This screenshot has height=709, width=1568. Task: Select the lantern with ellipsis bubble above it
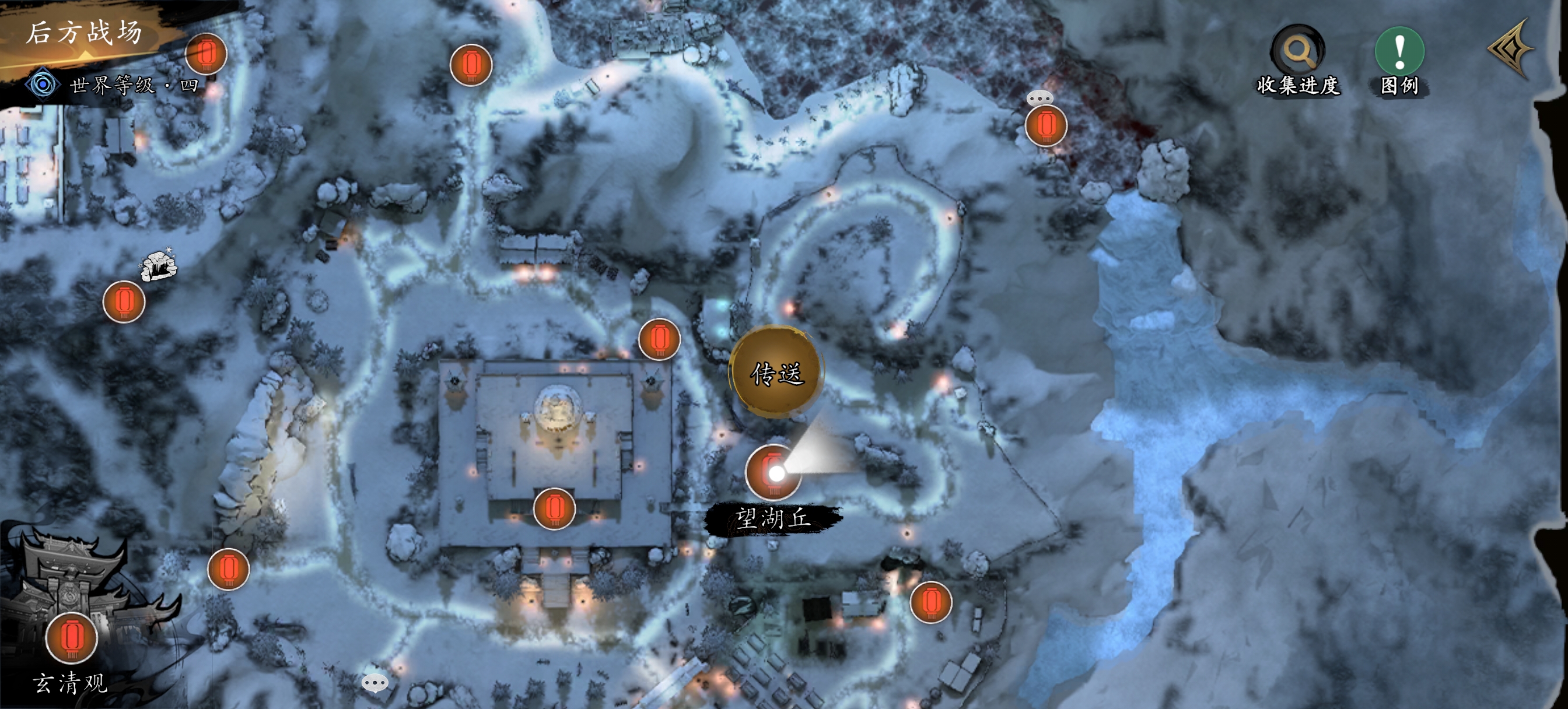[1046, 125]
